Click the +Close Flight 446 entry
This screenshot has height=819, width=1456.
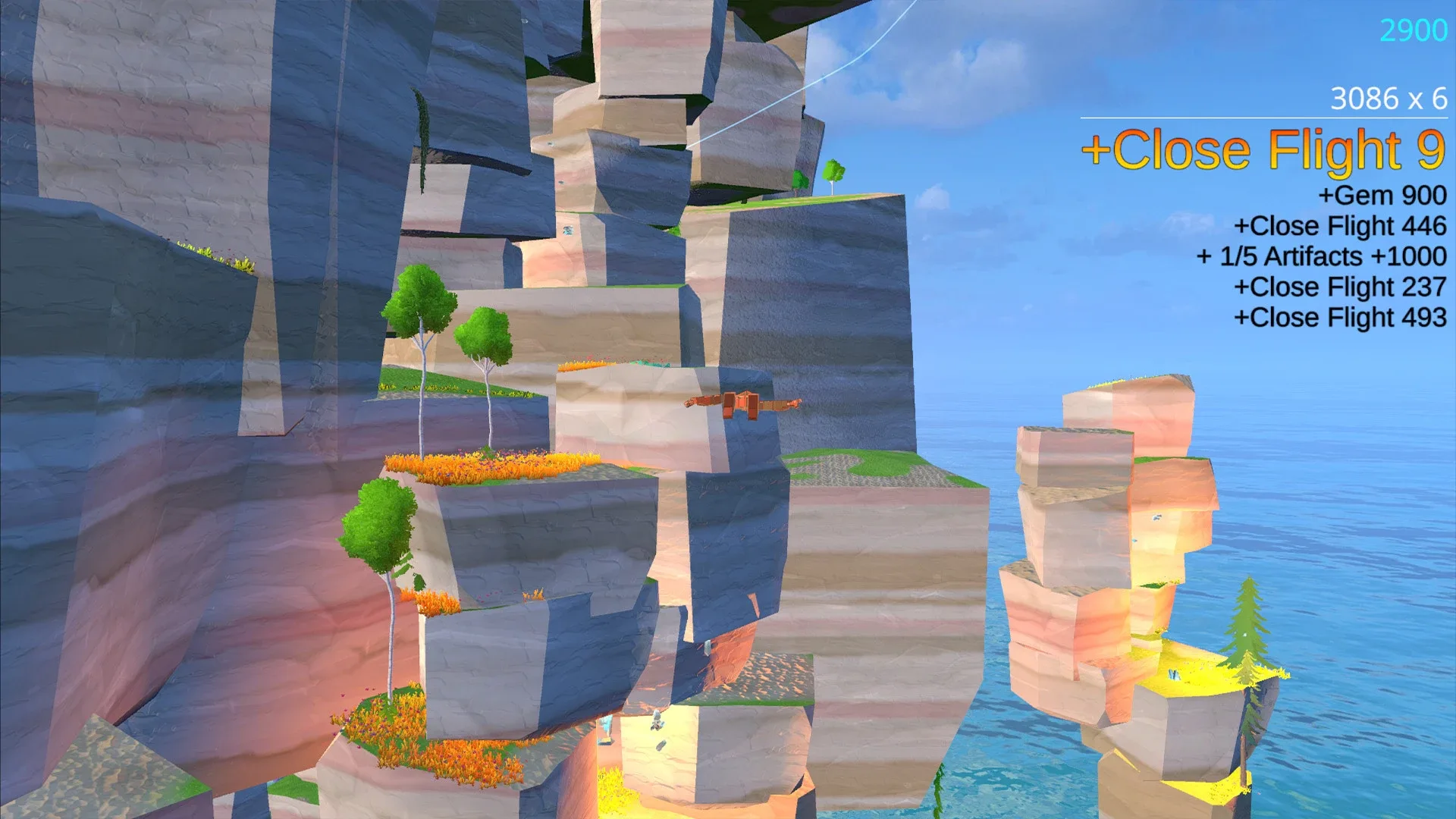tap(1342, 226)
